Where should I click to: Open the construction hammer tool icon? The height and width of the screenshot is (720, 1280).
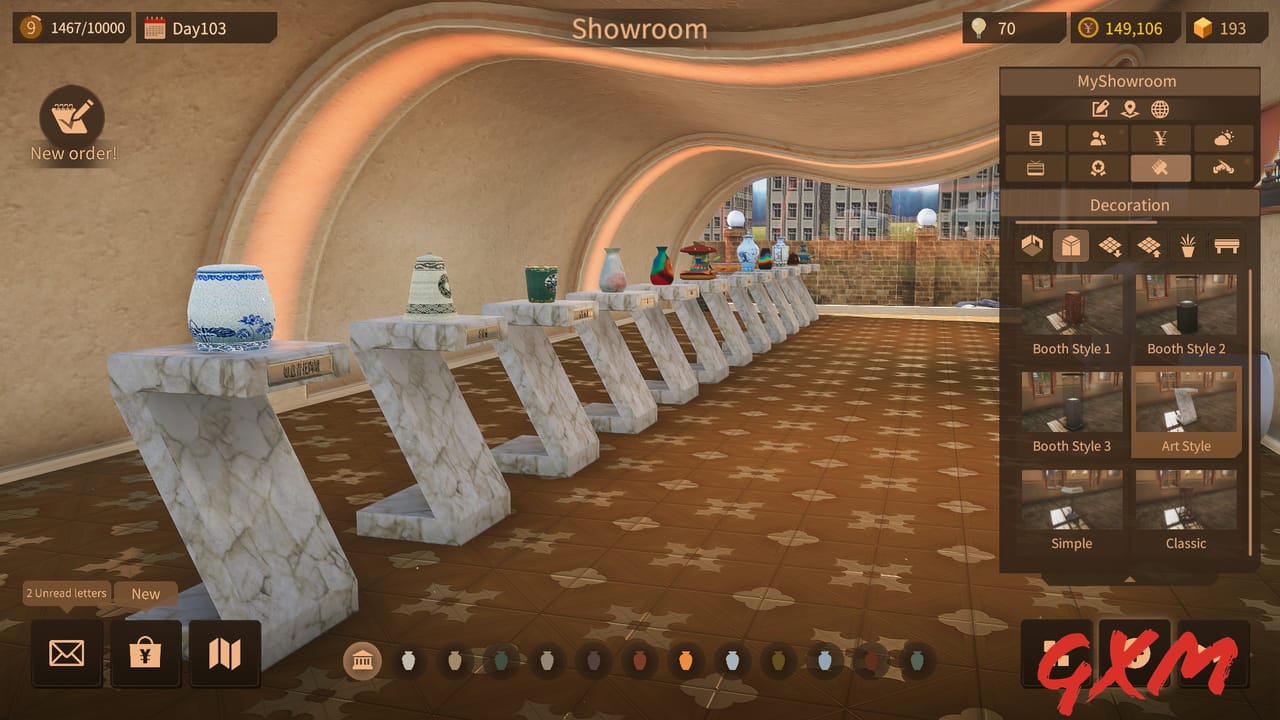pos(1224,167)
